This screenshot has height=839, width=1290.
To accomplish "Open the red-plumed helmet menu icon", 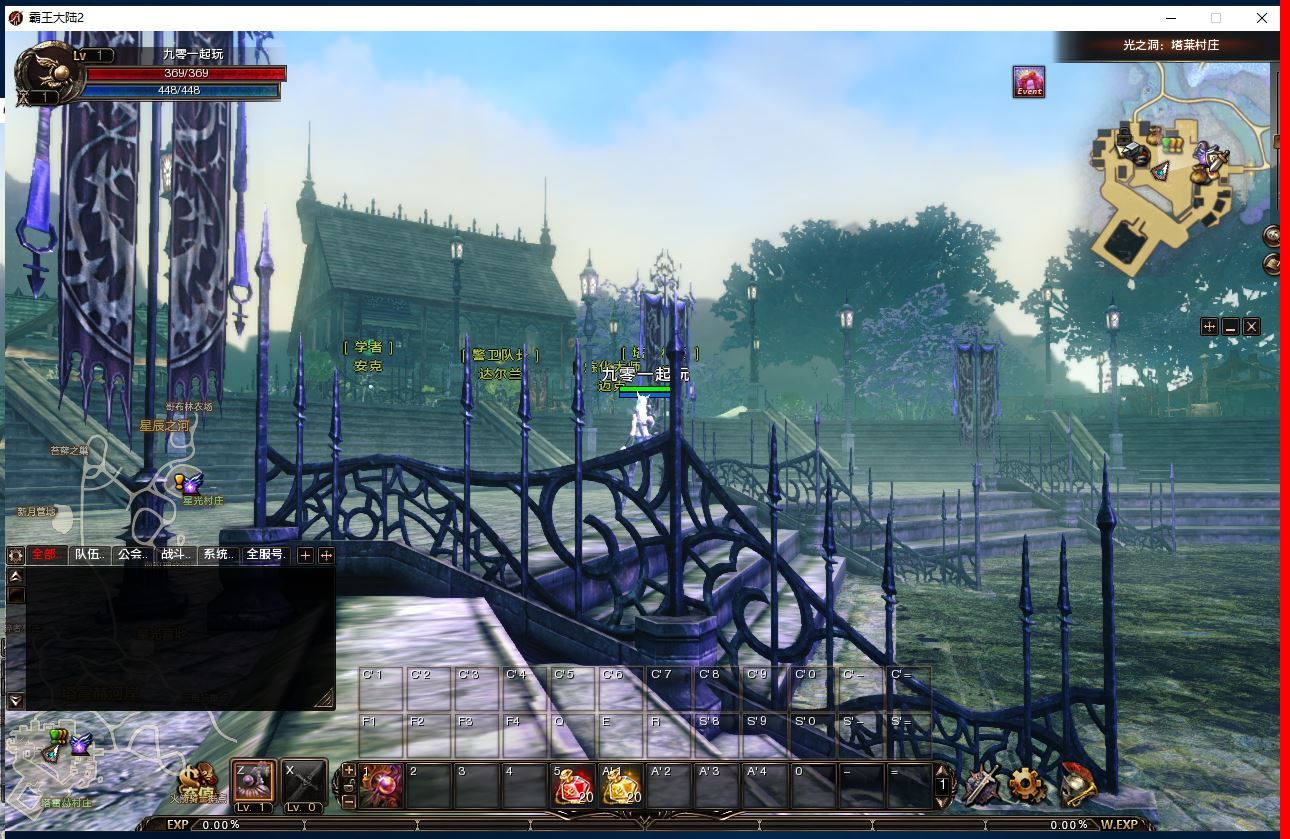I will tap(1076, 786).
